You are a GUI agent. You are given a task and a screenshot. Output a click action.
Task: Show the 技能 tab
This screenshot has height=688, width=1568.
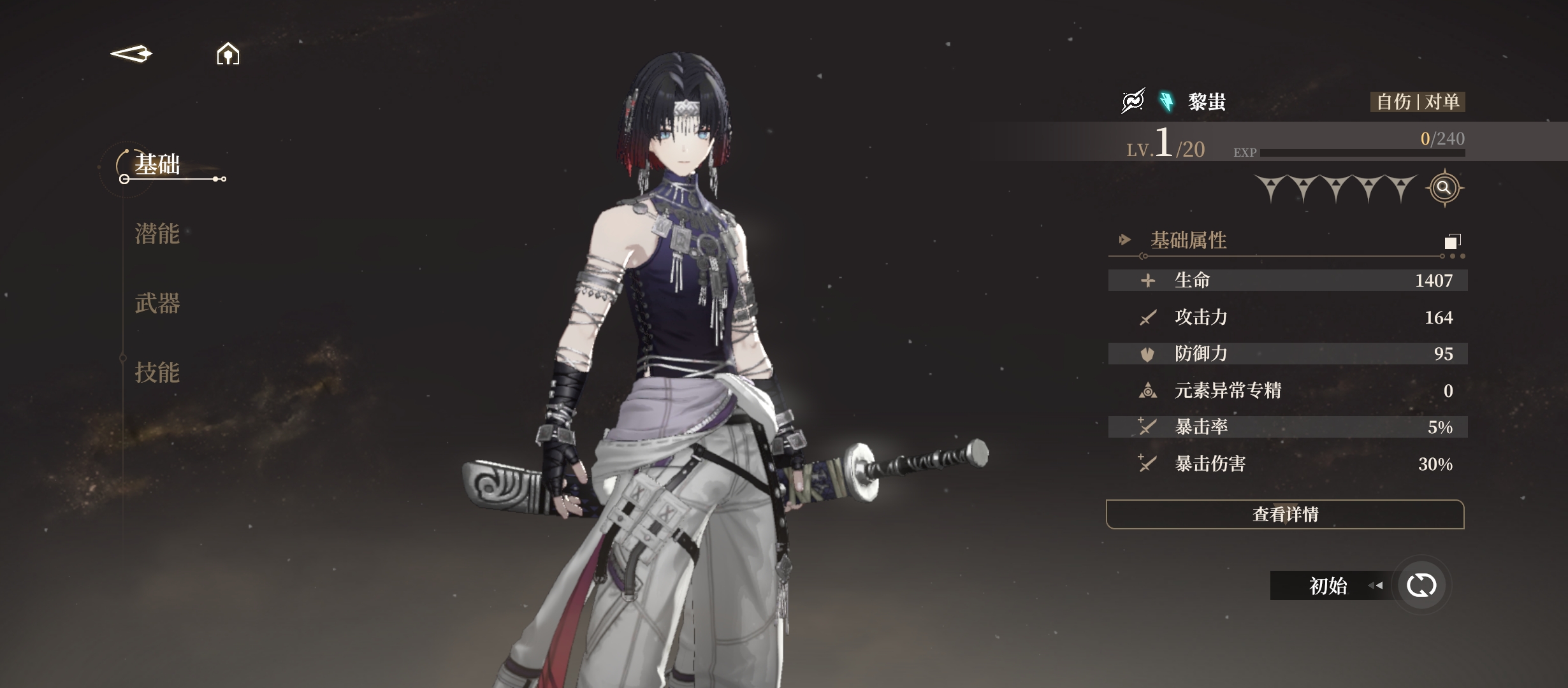coord(157,373)
